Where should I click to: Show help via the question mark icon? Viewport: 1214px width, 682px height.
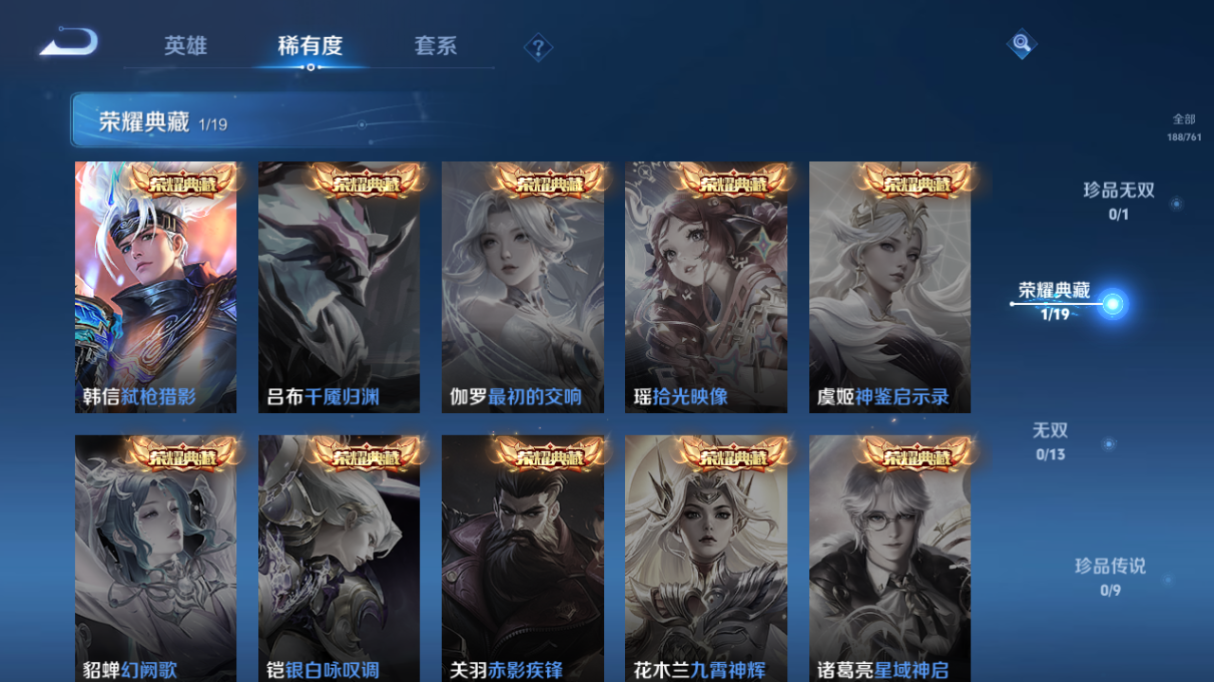click(538, 47)
